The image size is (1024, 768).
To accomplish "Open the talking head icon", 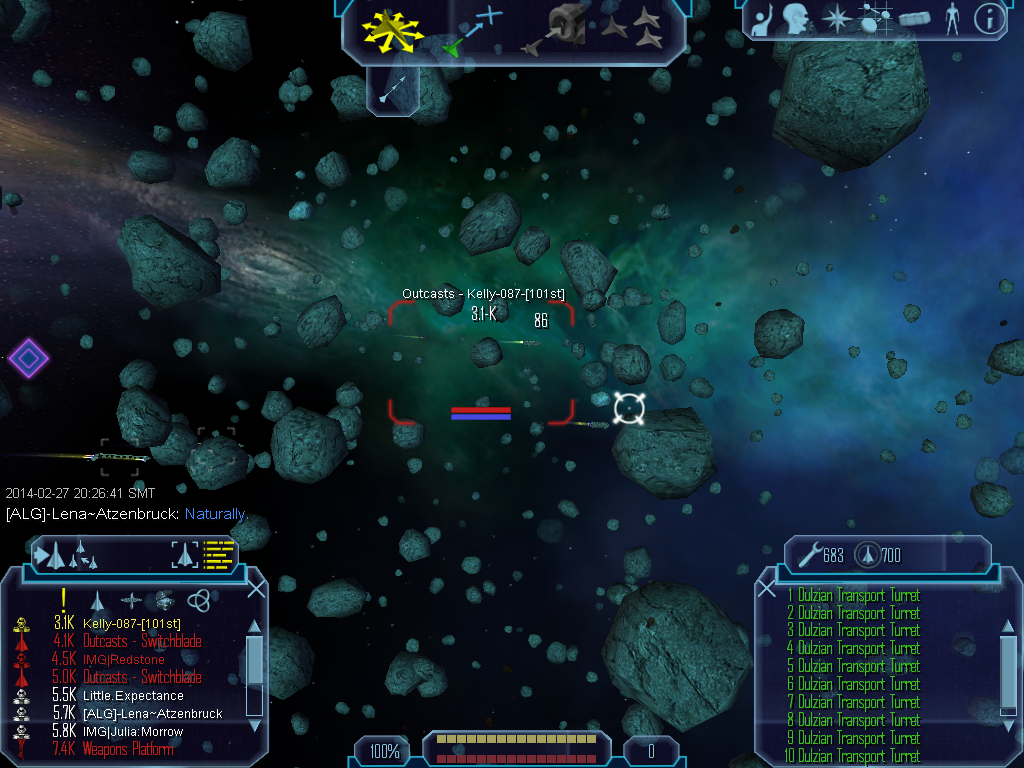I will 796,19.
